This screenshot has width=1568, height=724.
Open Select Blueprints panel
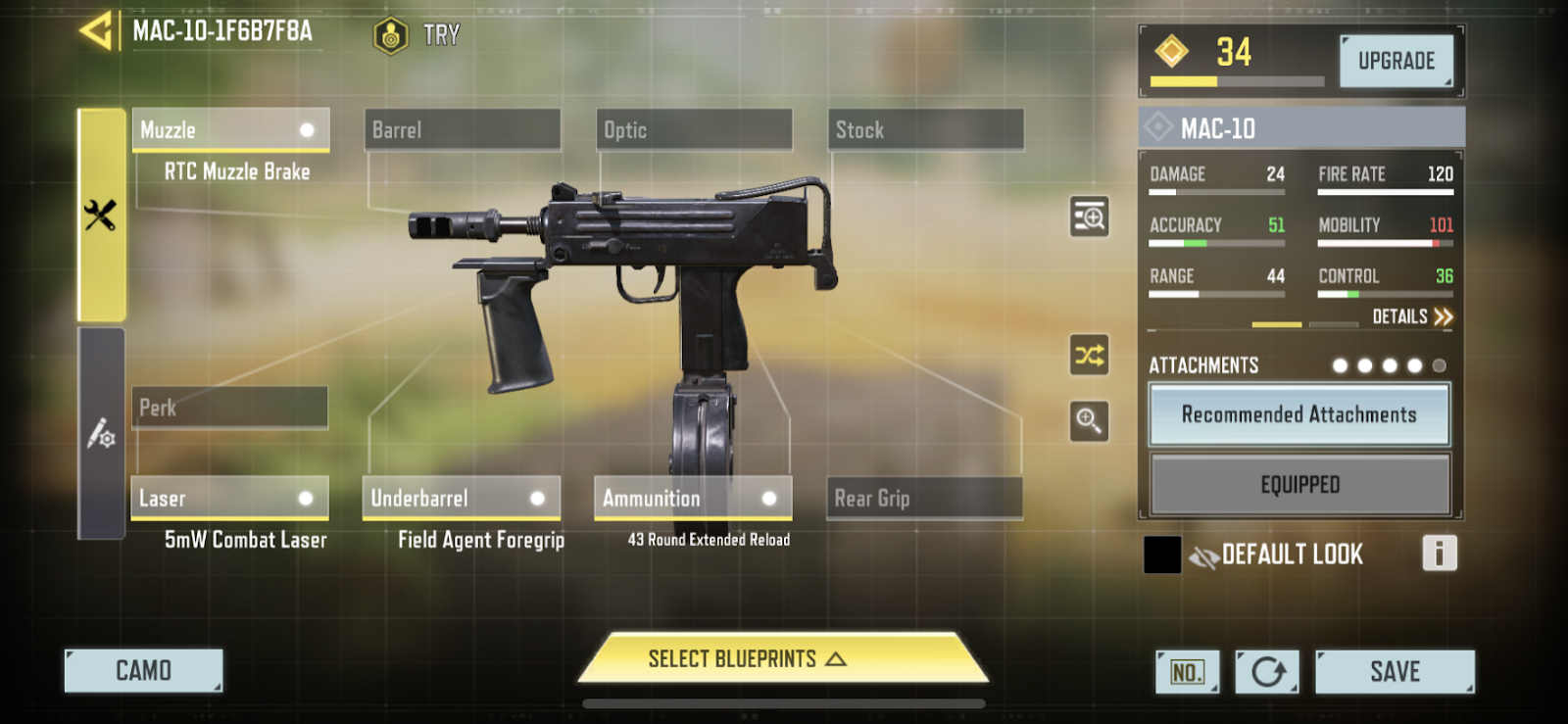coord(781,659)
